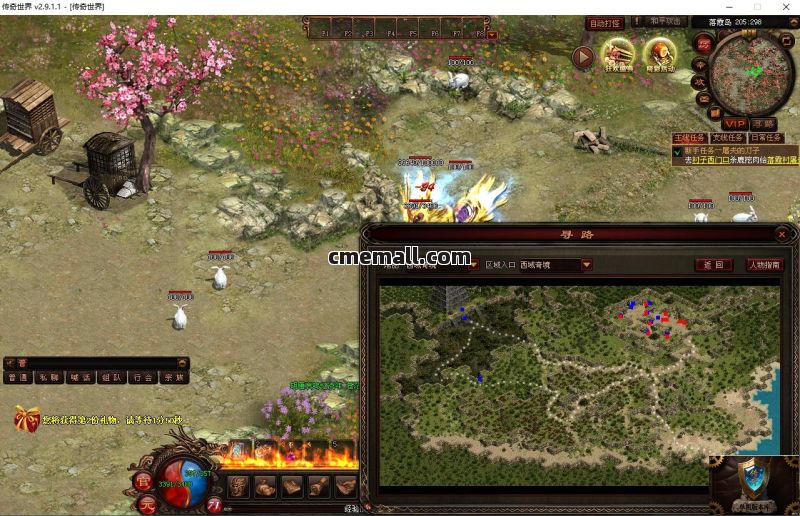Click the 返回 button in the map window
This screenshot has width=800, height=516.
[712, 265]
